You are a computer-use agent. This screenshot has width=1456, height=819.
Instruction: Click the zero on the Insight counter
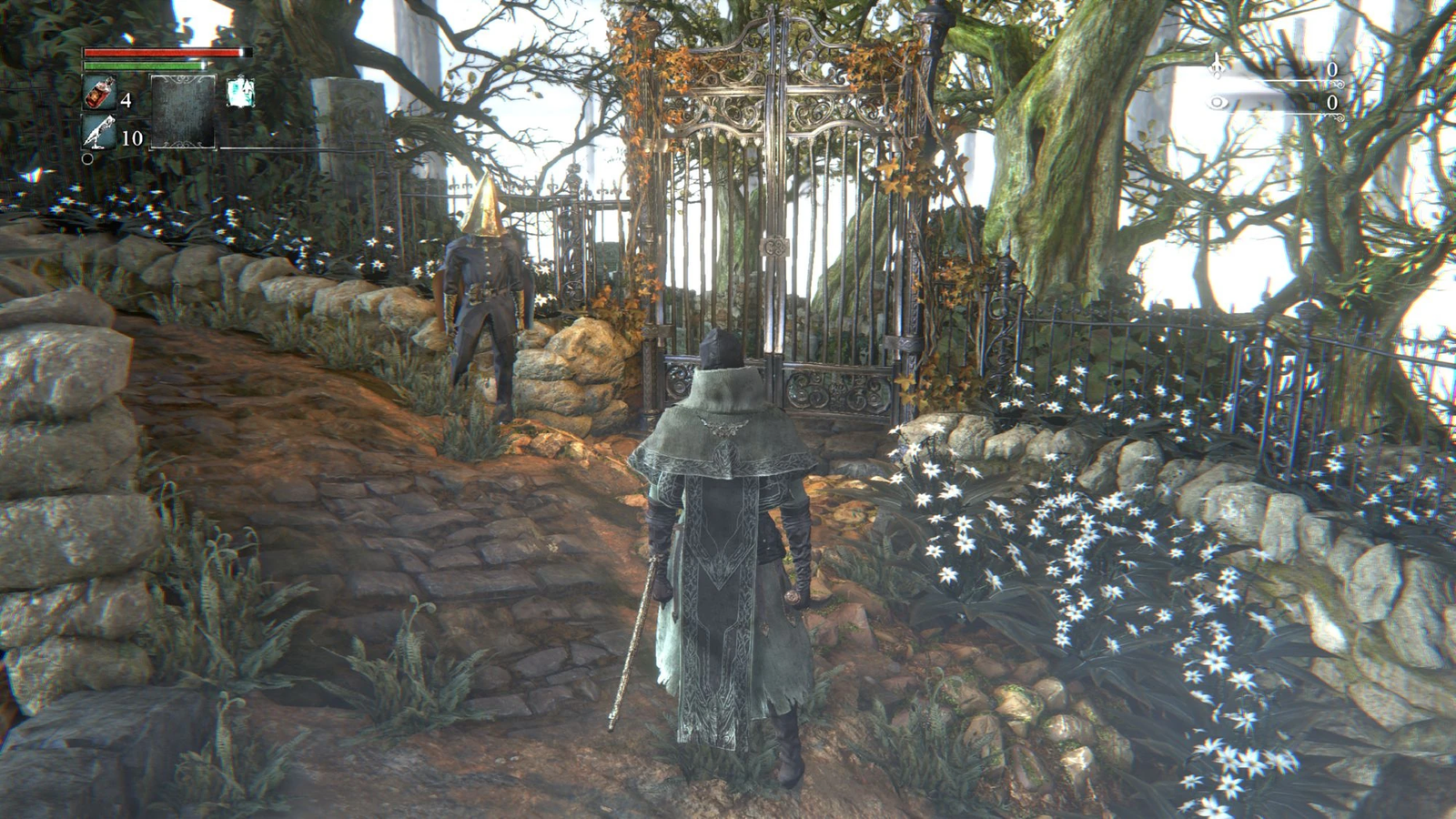pos(1332,102)
